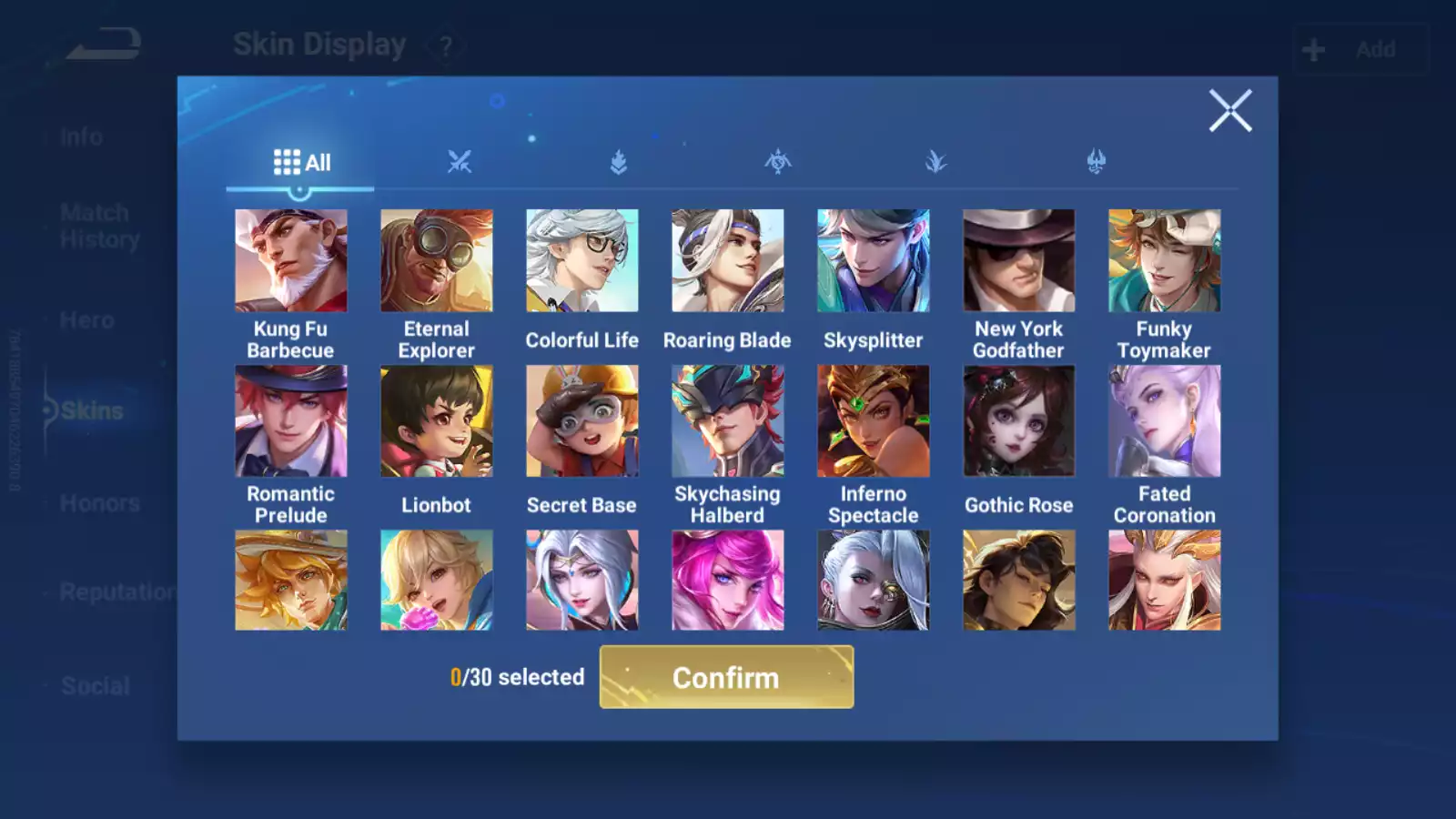The height and width of the screenshot is (819, 1456).
Task: Choose the Kung Fu Barbecue skin
Action: [290, 261]
